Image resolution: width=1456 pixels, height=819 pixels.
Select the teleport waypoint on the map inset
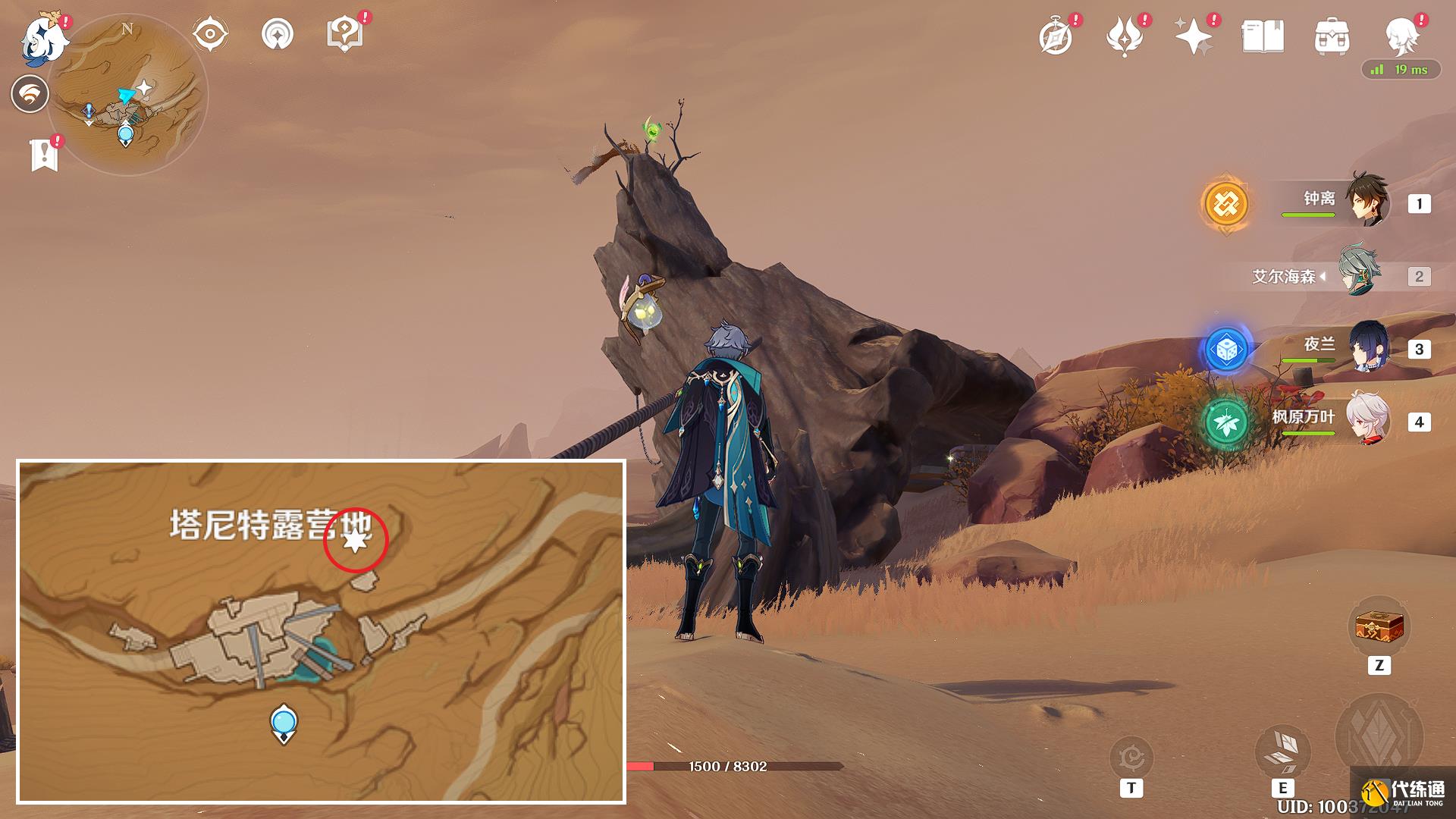pos(284,723)
